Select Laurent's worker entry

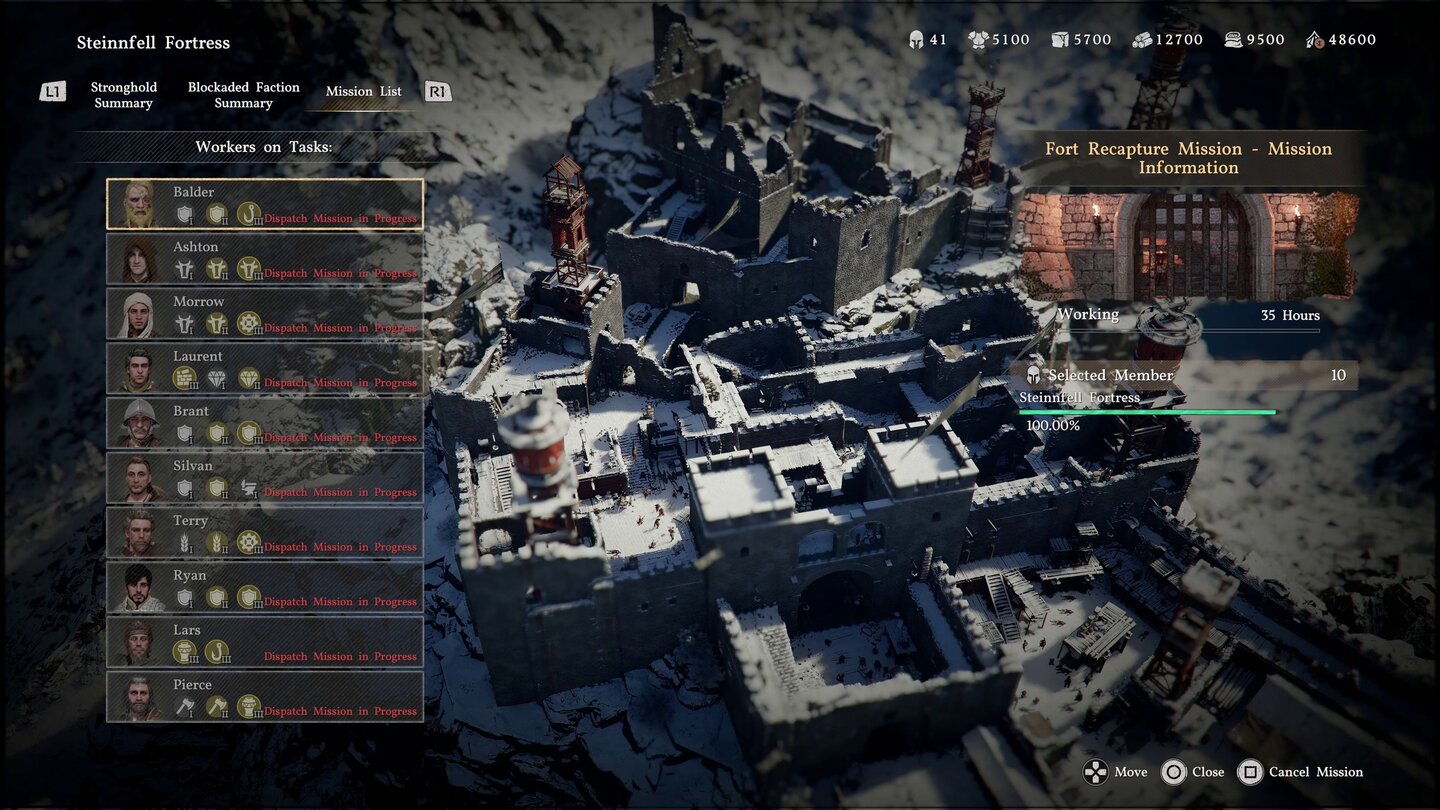pyautogui.click(x=265, y=368)
